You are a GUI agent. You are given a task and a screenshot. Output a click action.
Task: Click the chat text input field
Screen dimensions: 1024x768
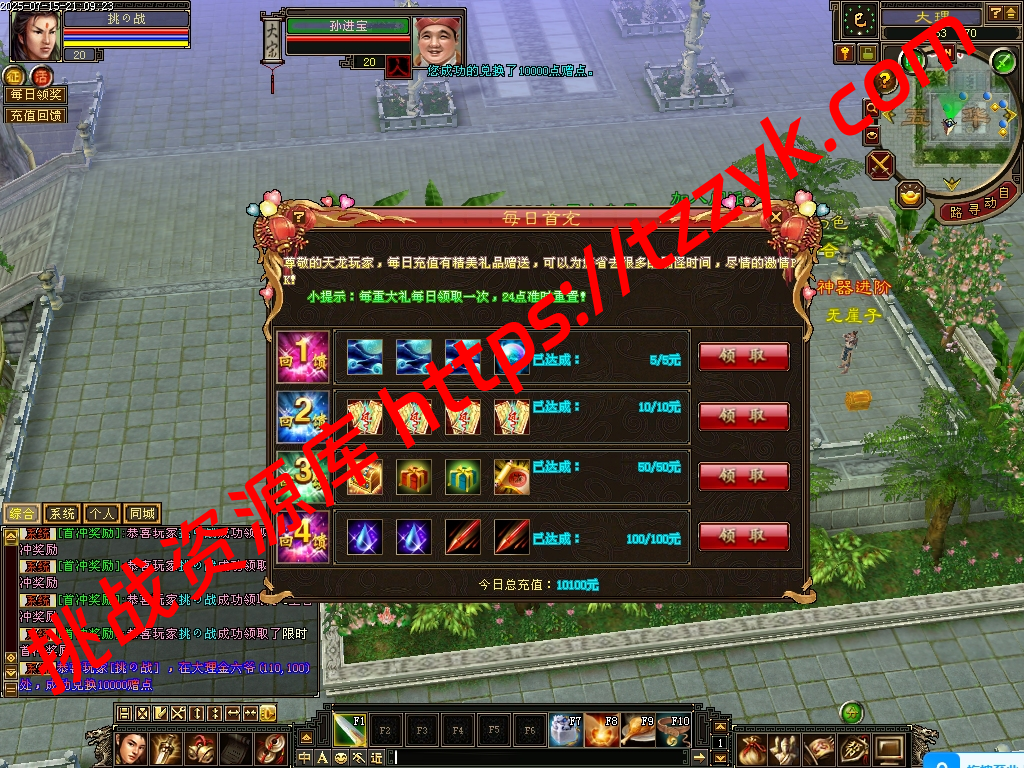click(x=550, y=758)
